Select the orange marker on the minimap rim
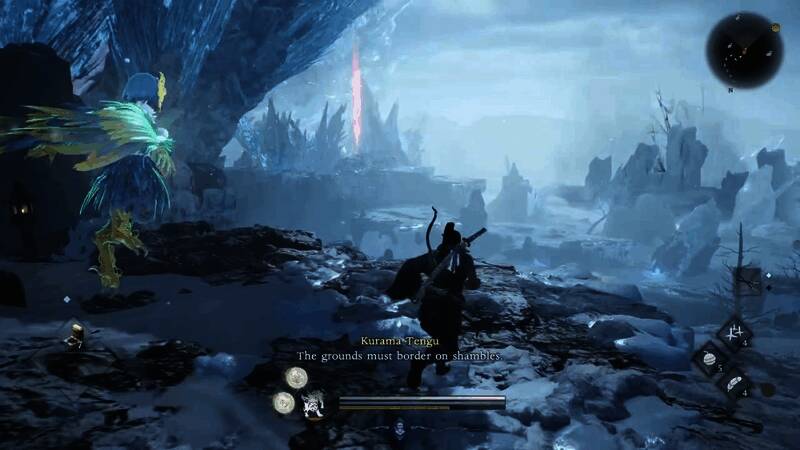Image resolution: width=800 pixels, height=450 pixels. coord(774,29)
